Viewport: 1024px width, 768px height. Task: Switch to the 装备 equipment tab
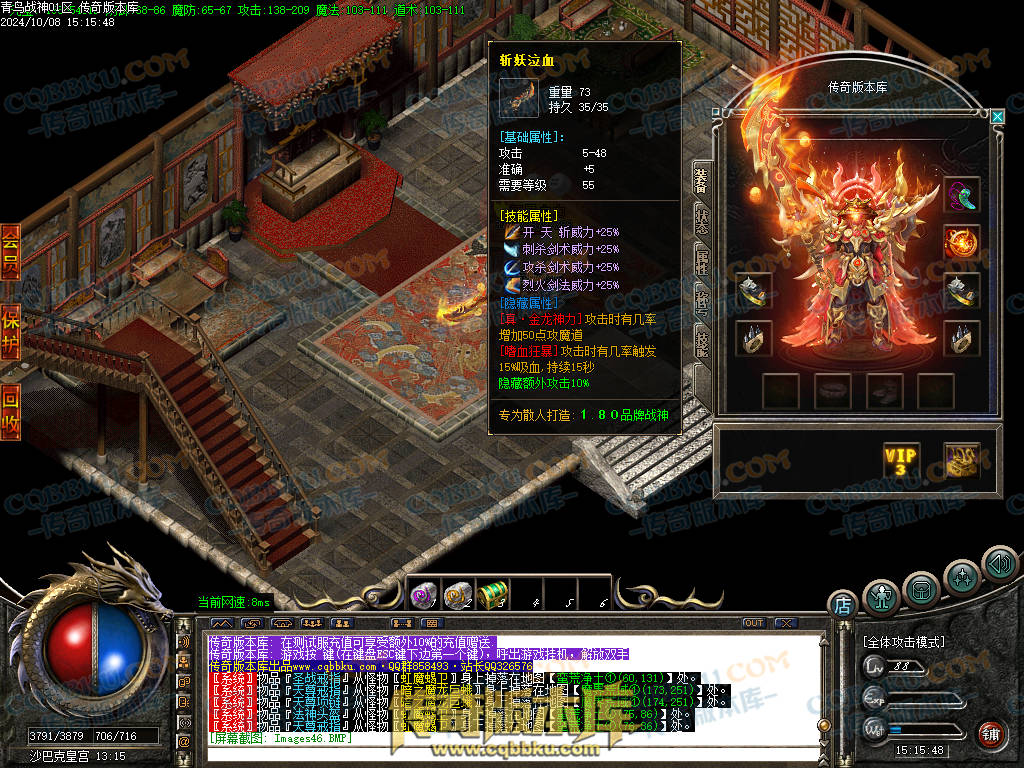pyautogui.click(x=701, y=180)
